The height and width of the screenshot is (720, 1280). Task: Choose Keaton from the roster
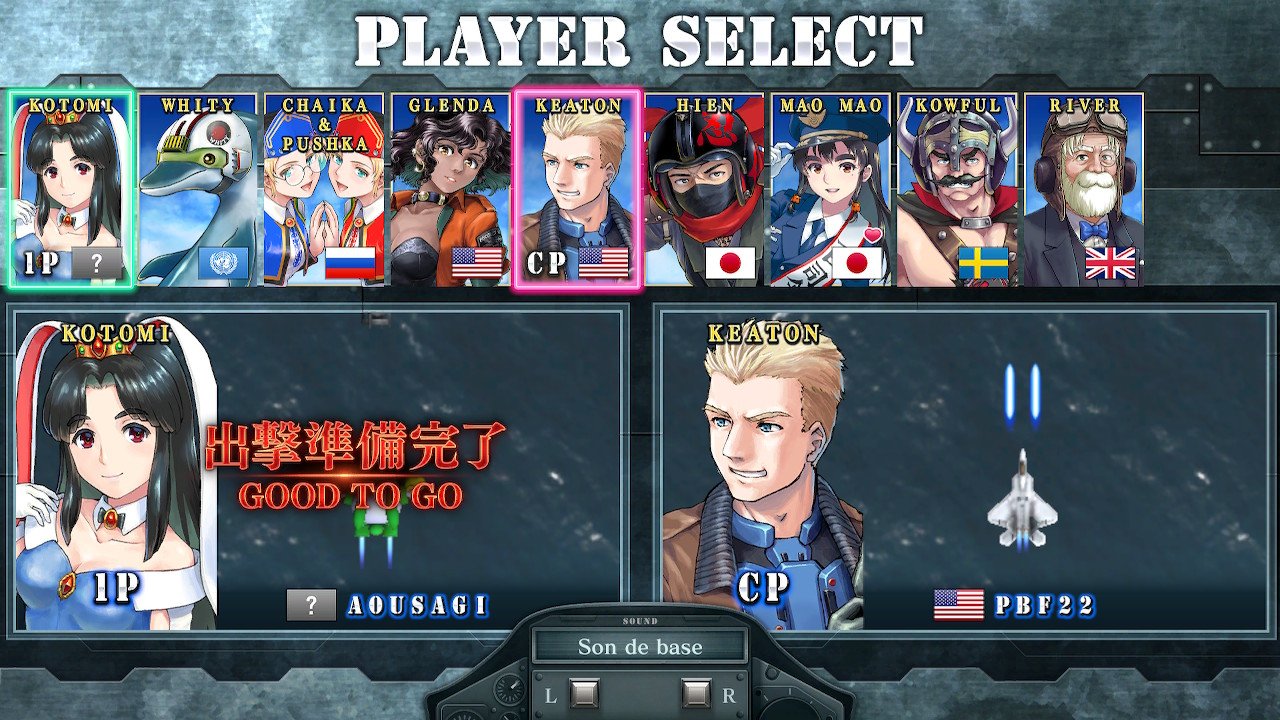pos(577,190)
